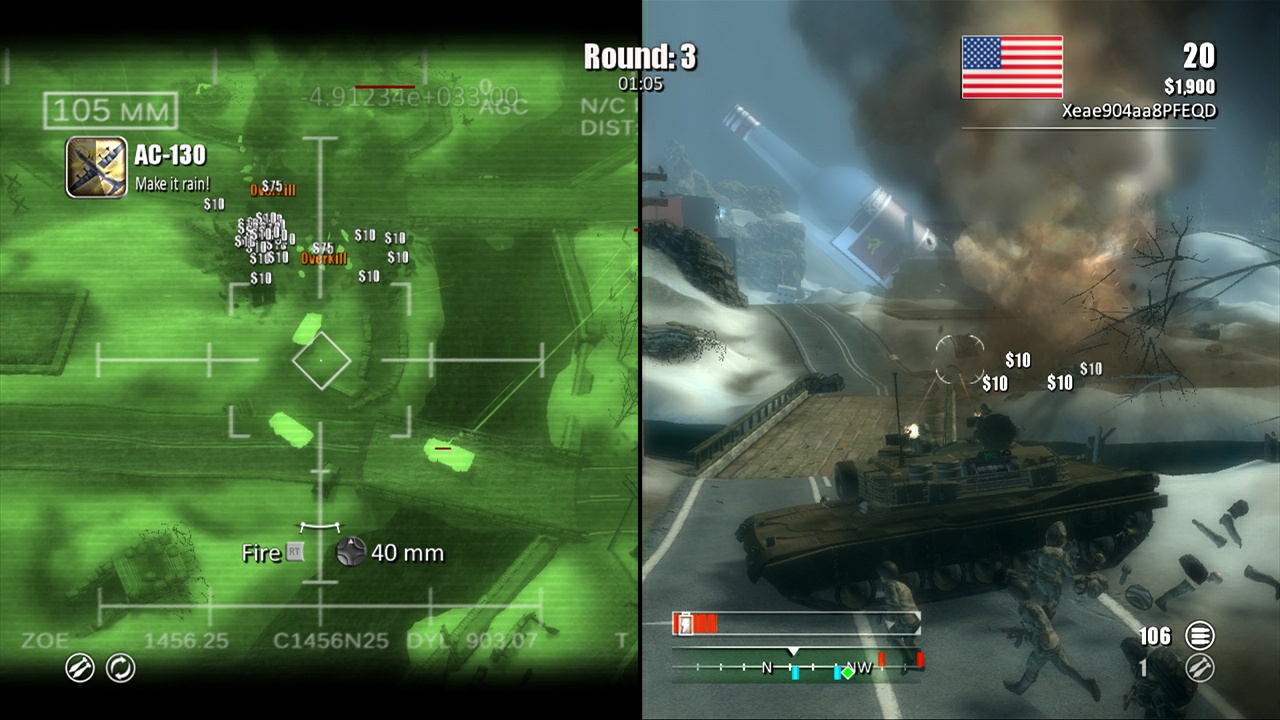Image resolution: width=1280 pixels, height=720 pixels.
Task: Select the American flag emblem
Action: coord(1012,66)
